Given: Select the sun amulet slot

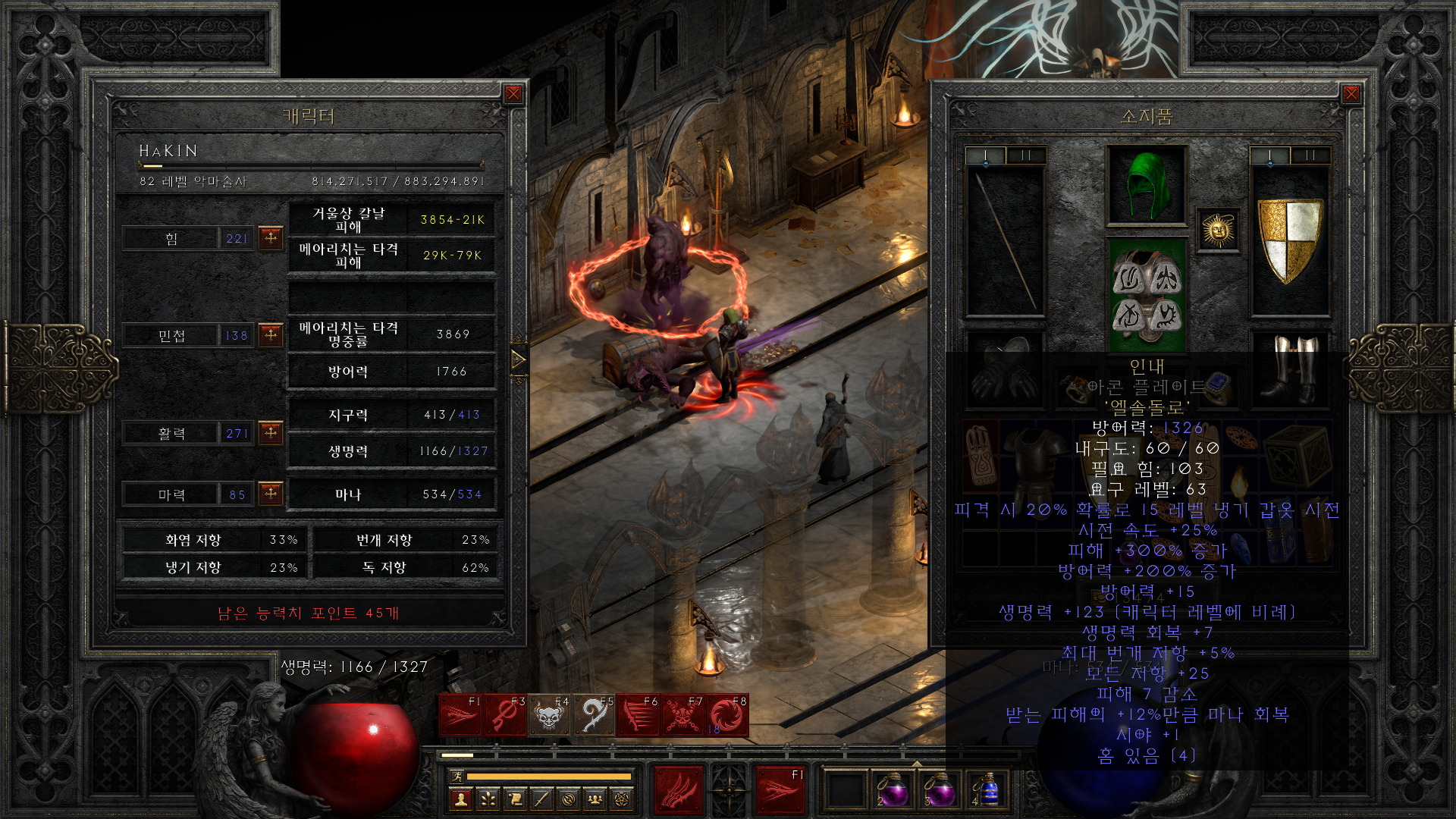Looking at the screenshot, I should coord(1218,230).
